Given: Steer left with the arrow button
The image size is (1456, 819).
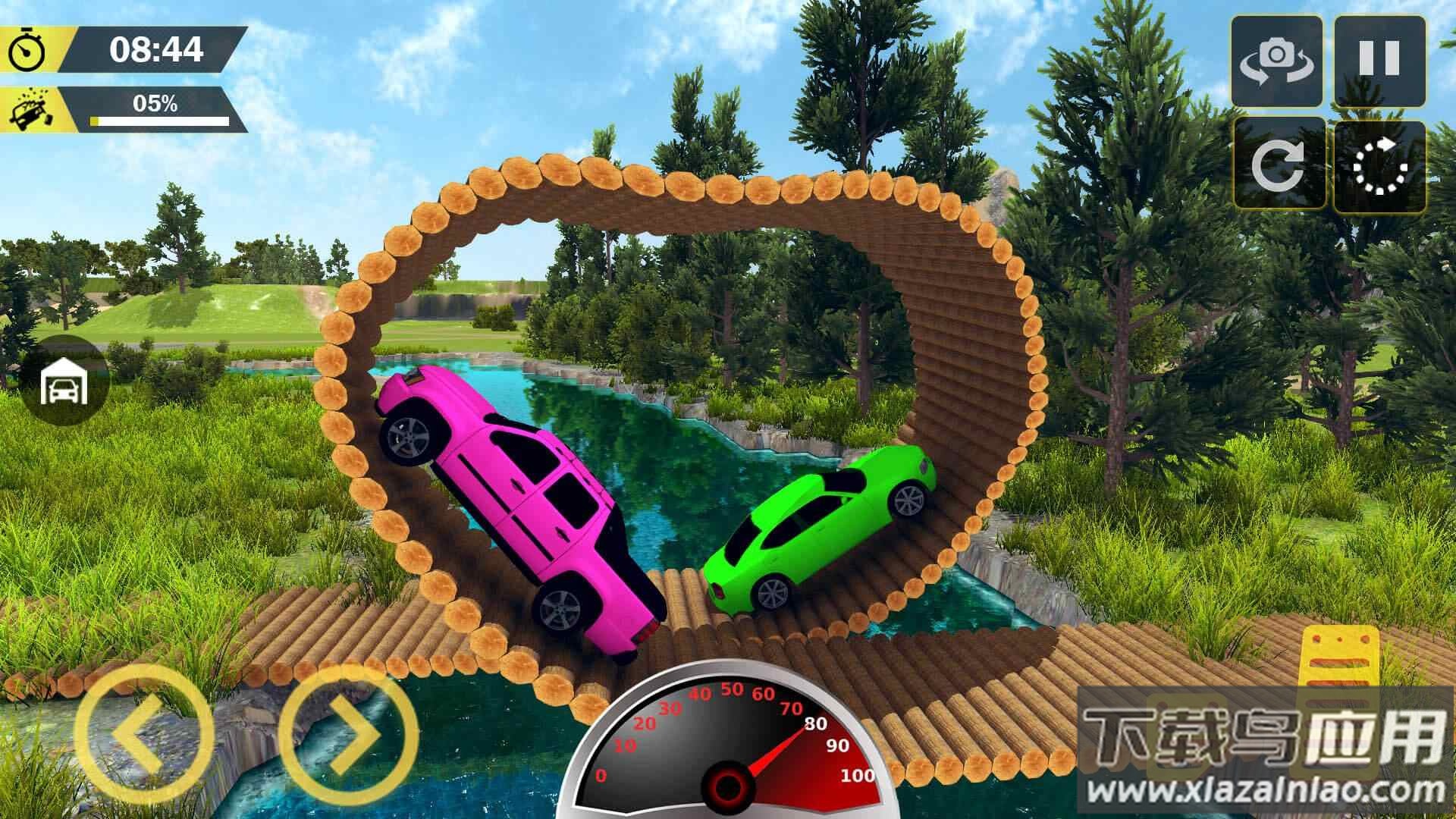Looking at the screenshot, I should 144,733.
